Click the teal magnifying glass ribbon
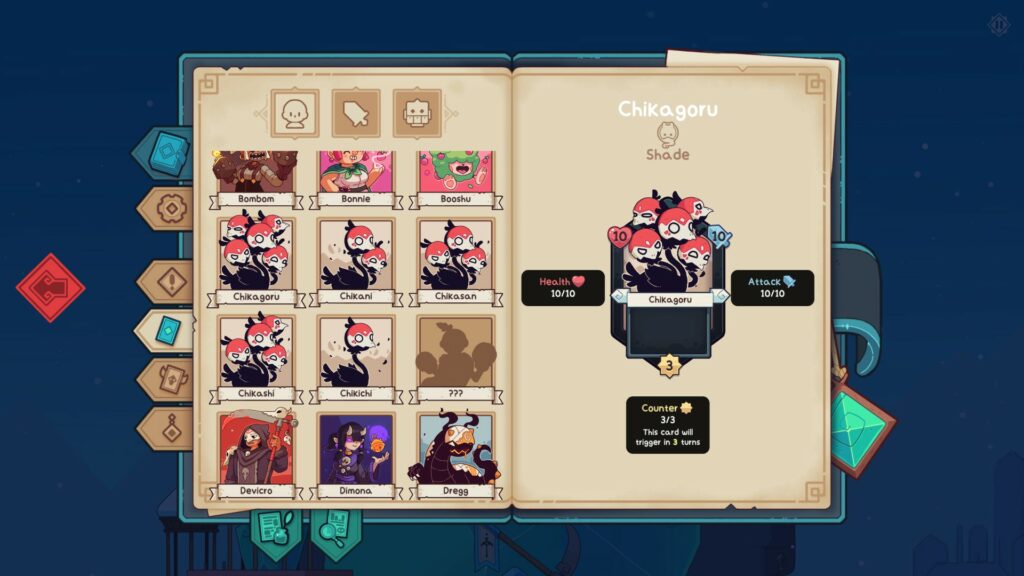1024x576 pixels. coord(335,526)
